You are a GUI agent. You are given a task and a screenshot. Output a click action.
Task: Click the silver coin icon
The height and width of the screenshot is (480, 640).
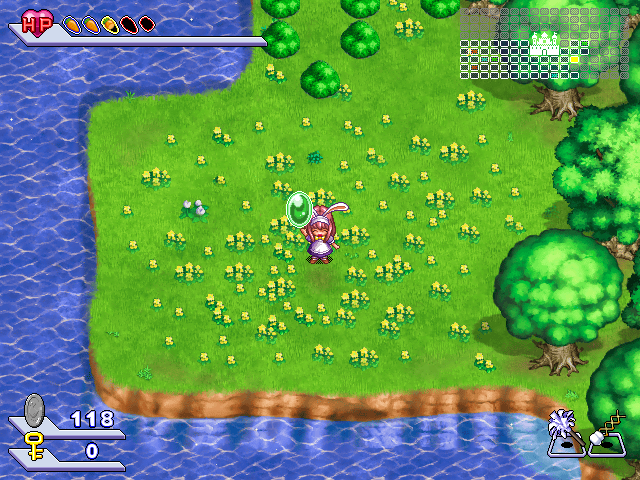(x=35, y=410)
